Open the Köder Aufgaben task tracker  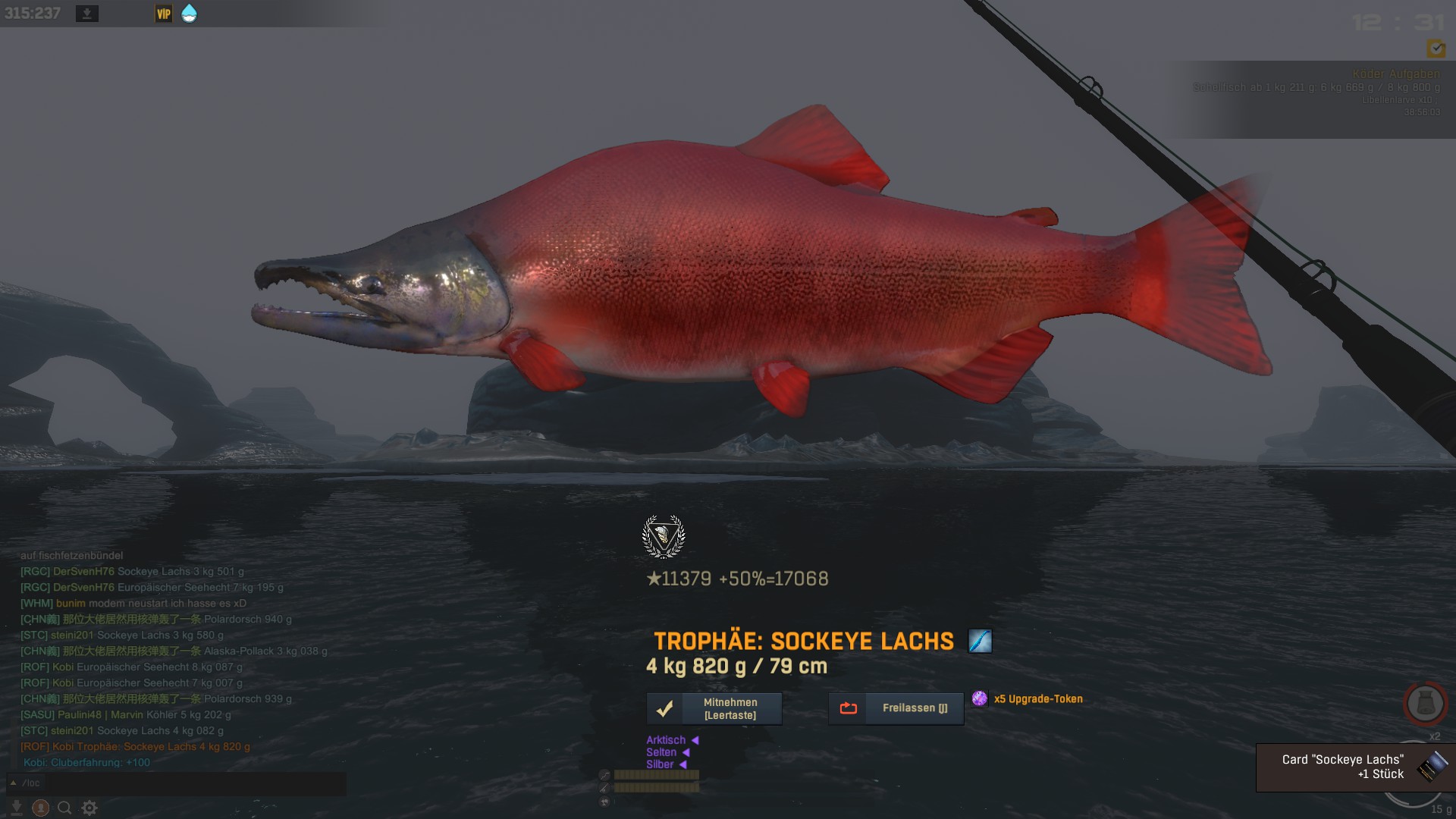[1395, 74]
